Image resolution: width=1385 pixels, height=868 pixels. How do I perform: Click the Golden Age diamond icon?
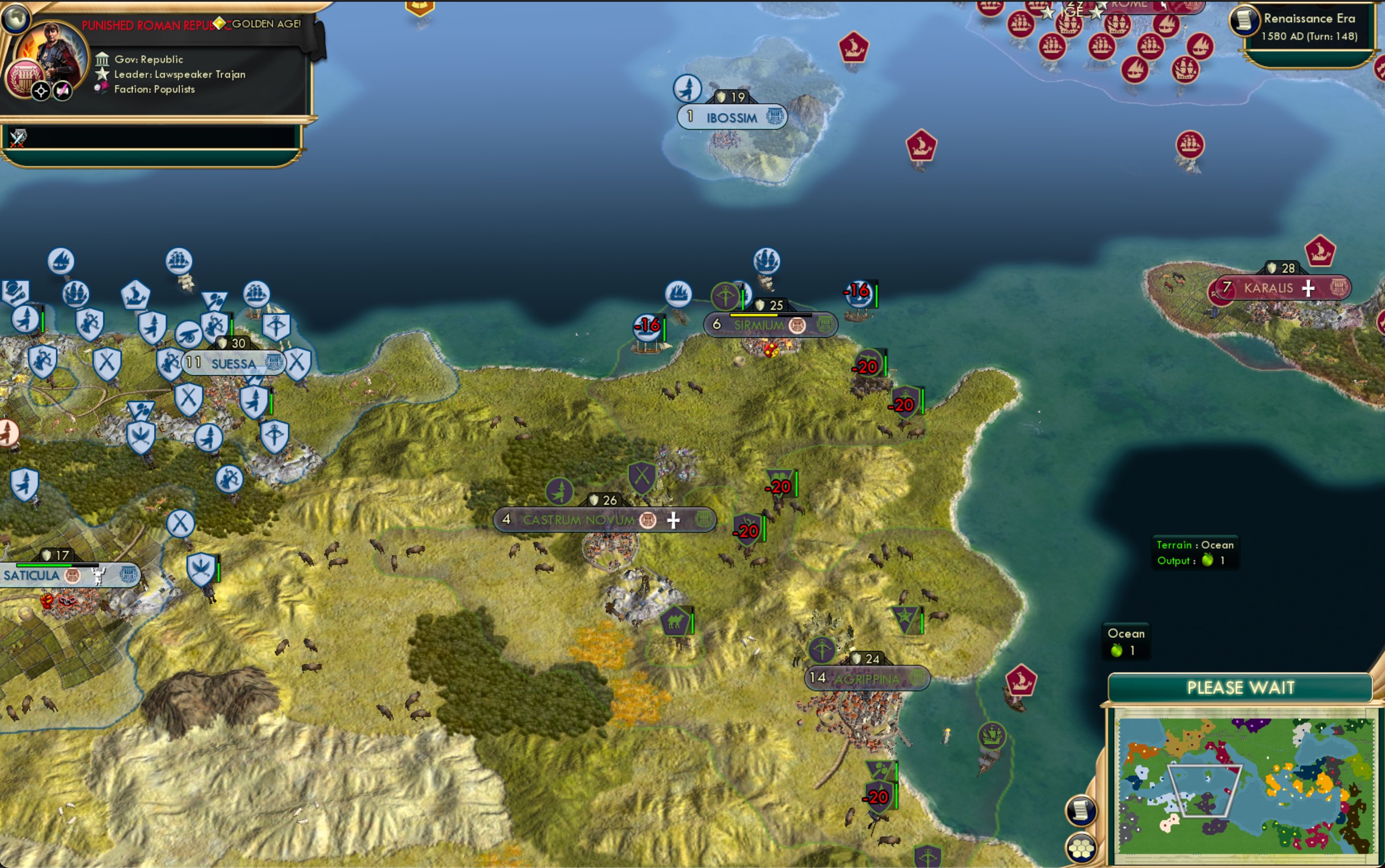coord(220,24)
